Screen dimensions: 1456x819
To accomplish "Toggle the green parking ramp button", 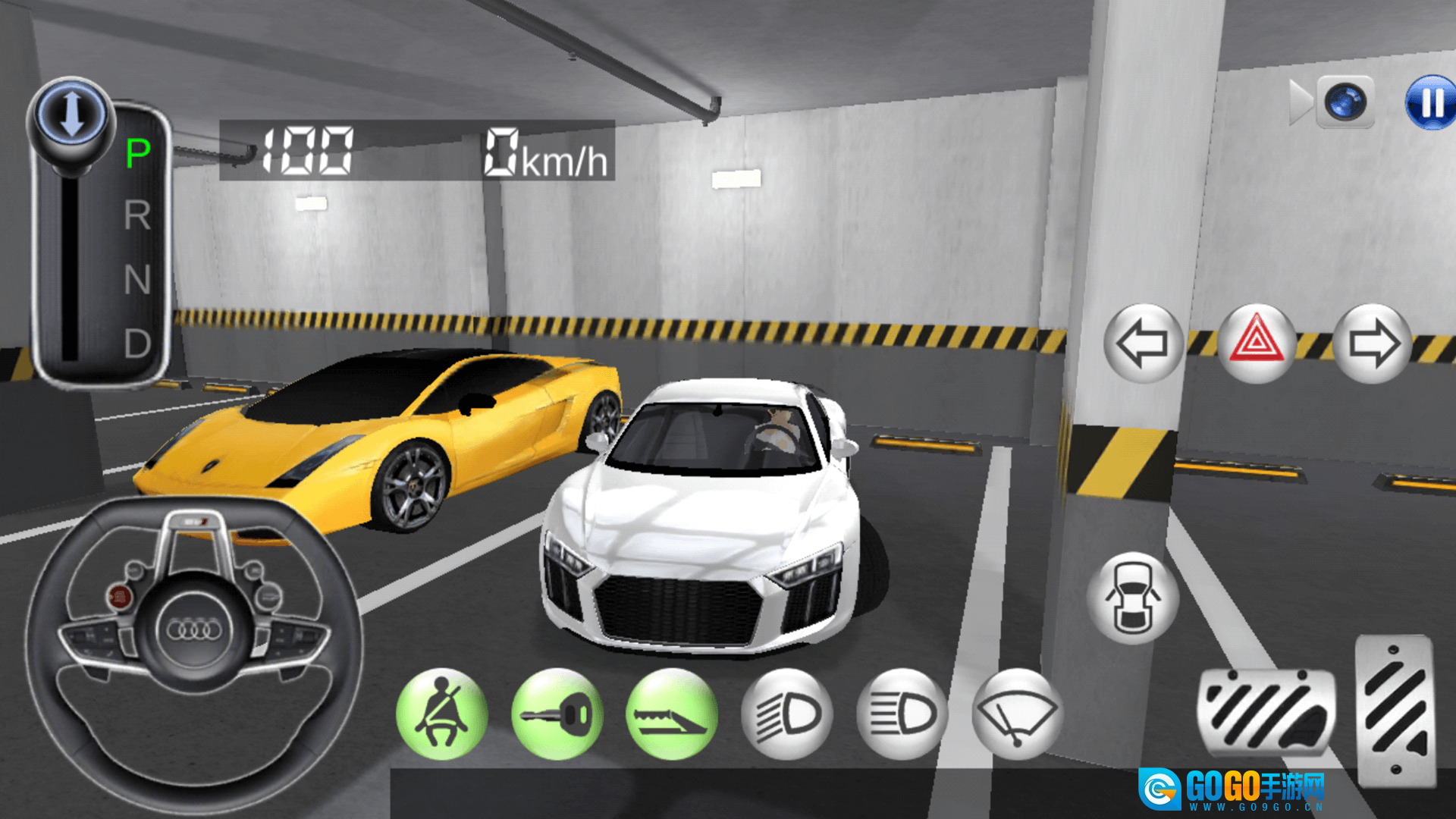I will click(x=672, y=714).
